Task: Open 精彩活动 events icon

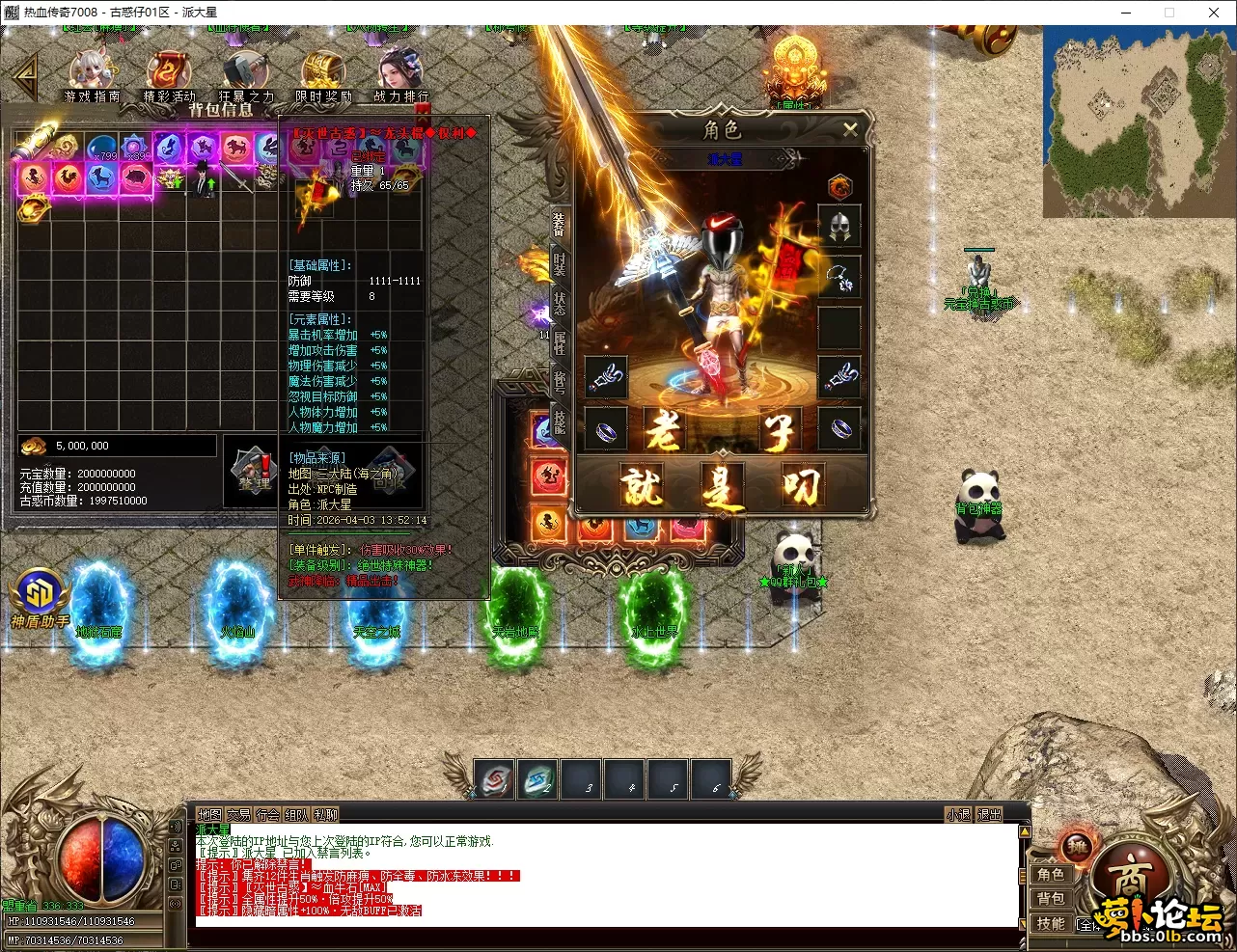Action: (169, 75)
